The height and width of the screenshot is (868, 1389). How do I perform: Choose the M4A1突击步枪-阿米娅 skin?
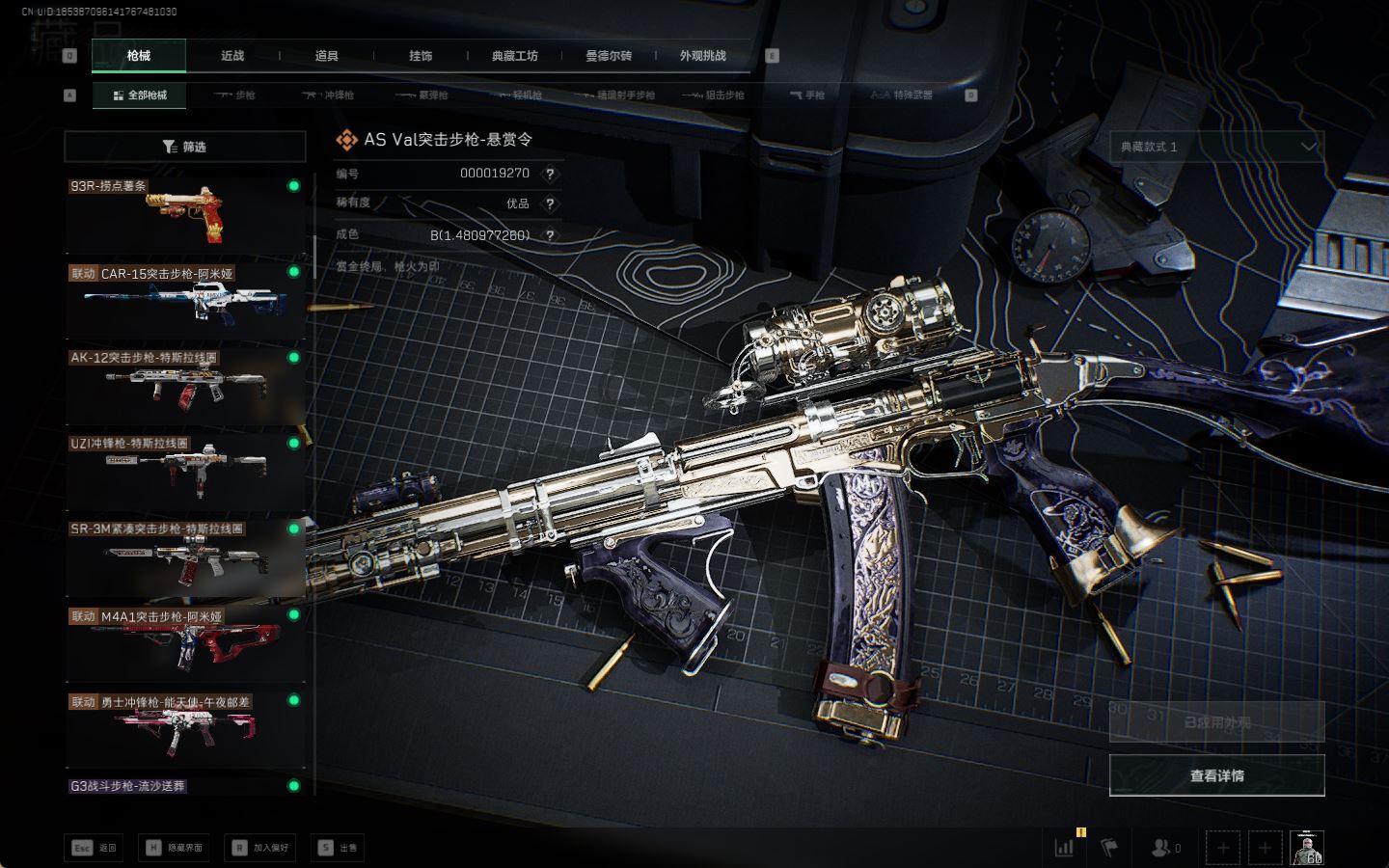(183, 642)
